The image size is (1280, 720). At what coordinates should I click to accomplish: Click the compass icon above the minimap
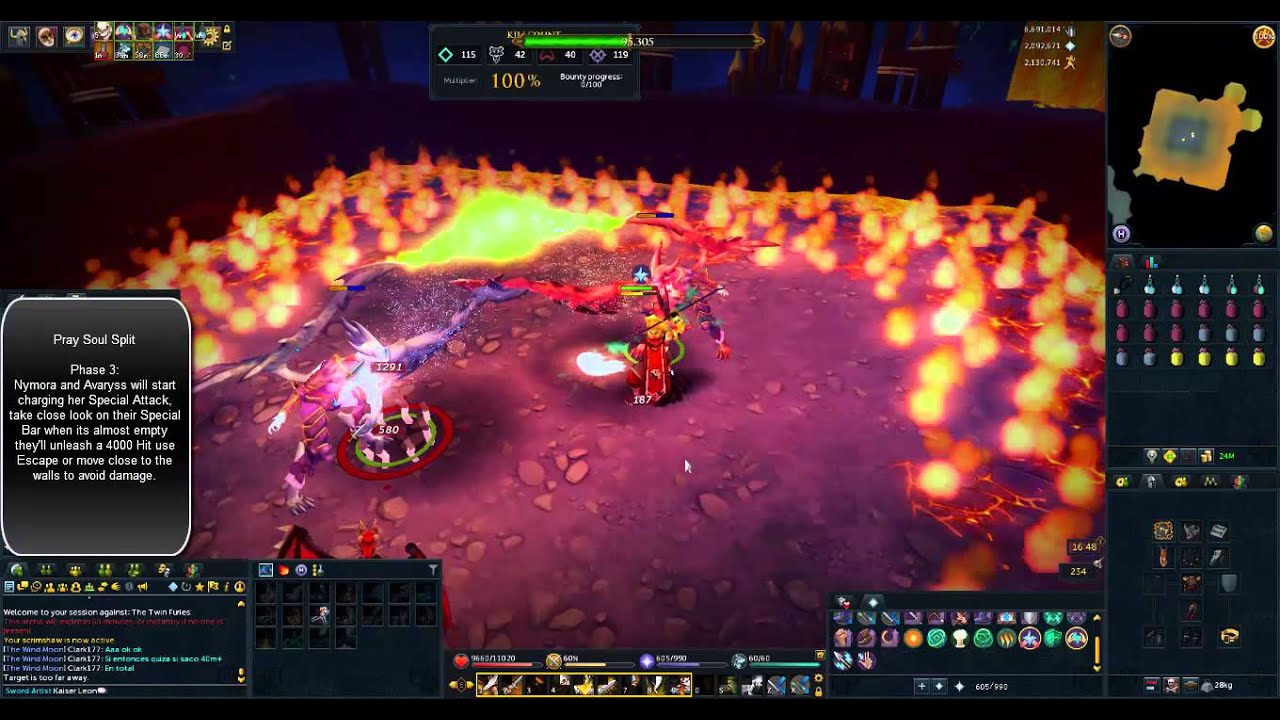(1120, 37)
